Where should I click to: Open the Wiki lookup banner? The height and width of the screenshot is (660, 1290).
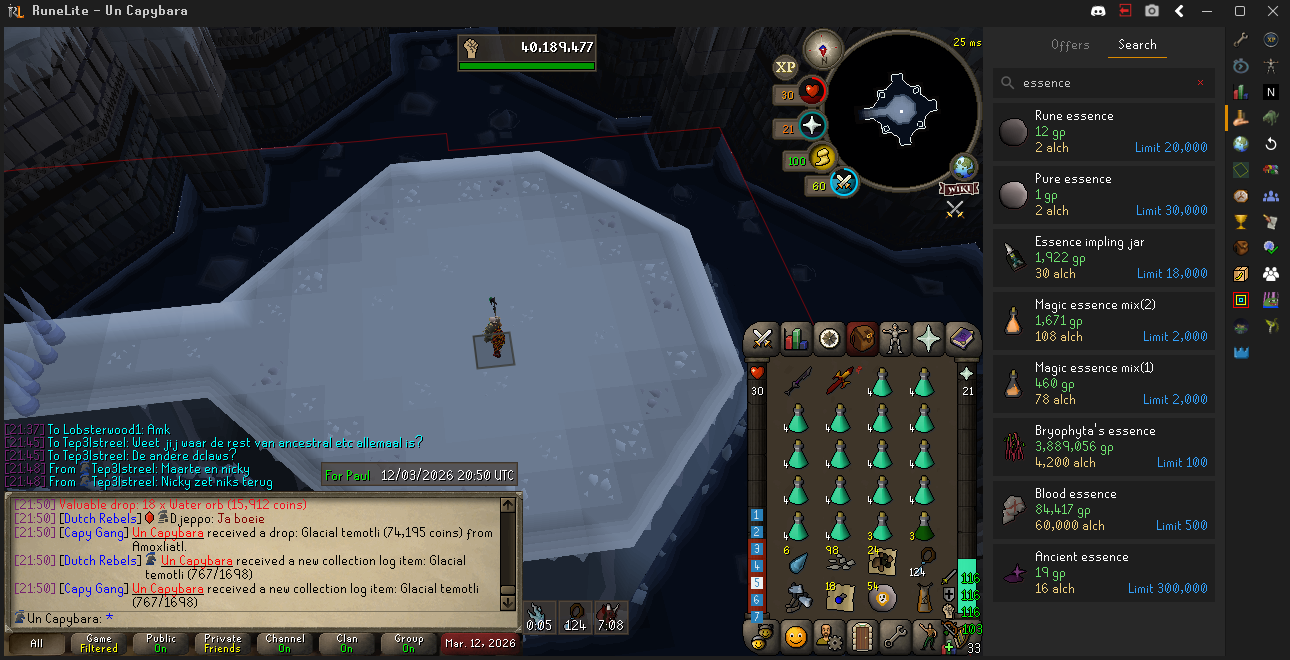point(957,188)
